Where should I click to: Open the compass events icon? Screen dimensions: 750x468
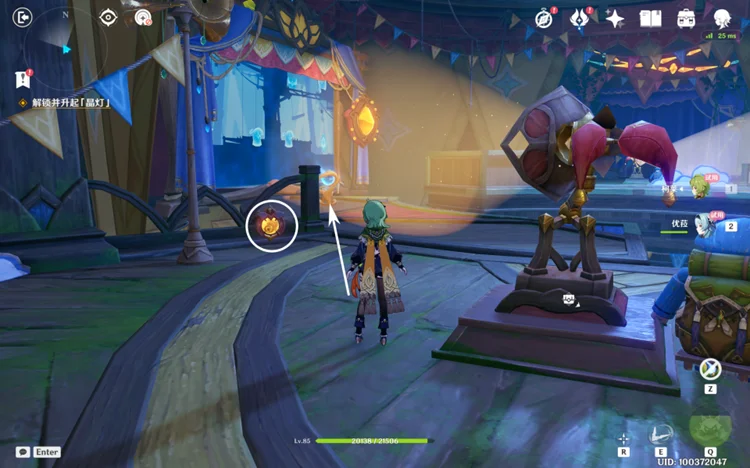click(544, 18)
